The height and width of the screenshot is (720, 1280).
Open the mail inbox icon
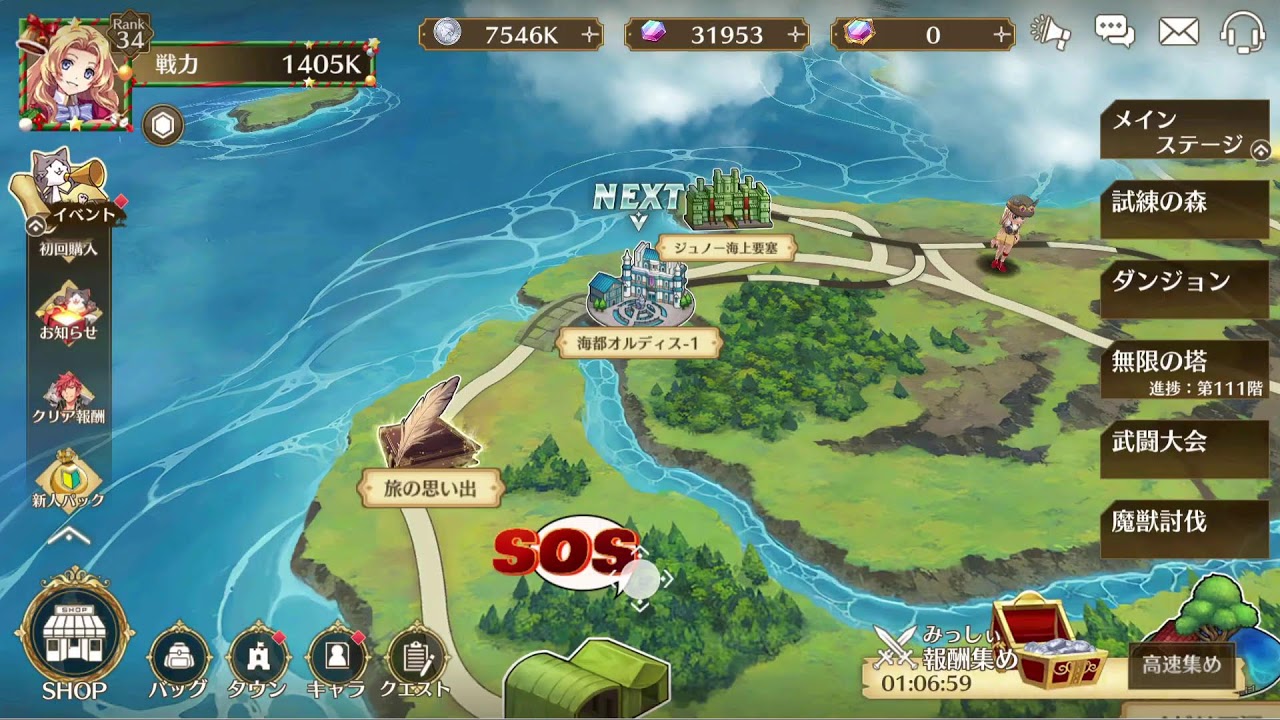point(1177,30)
